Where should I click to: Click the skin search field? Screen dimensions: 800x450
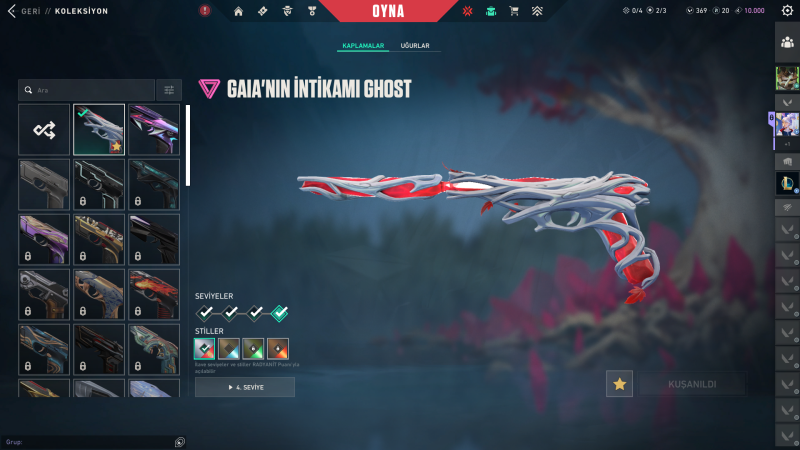(x=90, y=90)
